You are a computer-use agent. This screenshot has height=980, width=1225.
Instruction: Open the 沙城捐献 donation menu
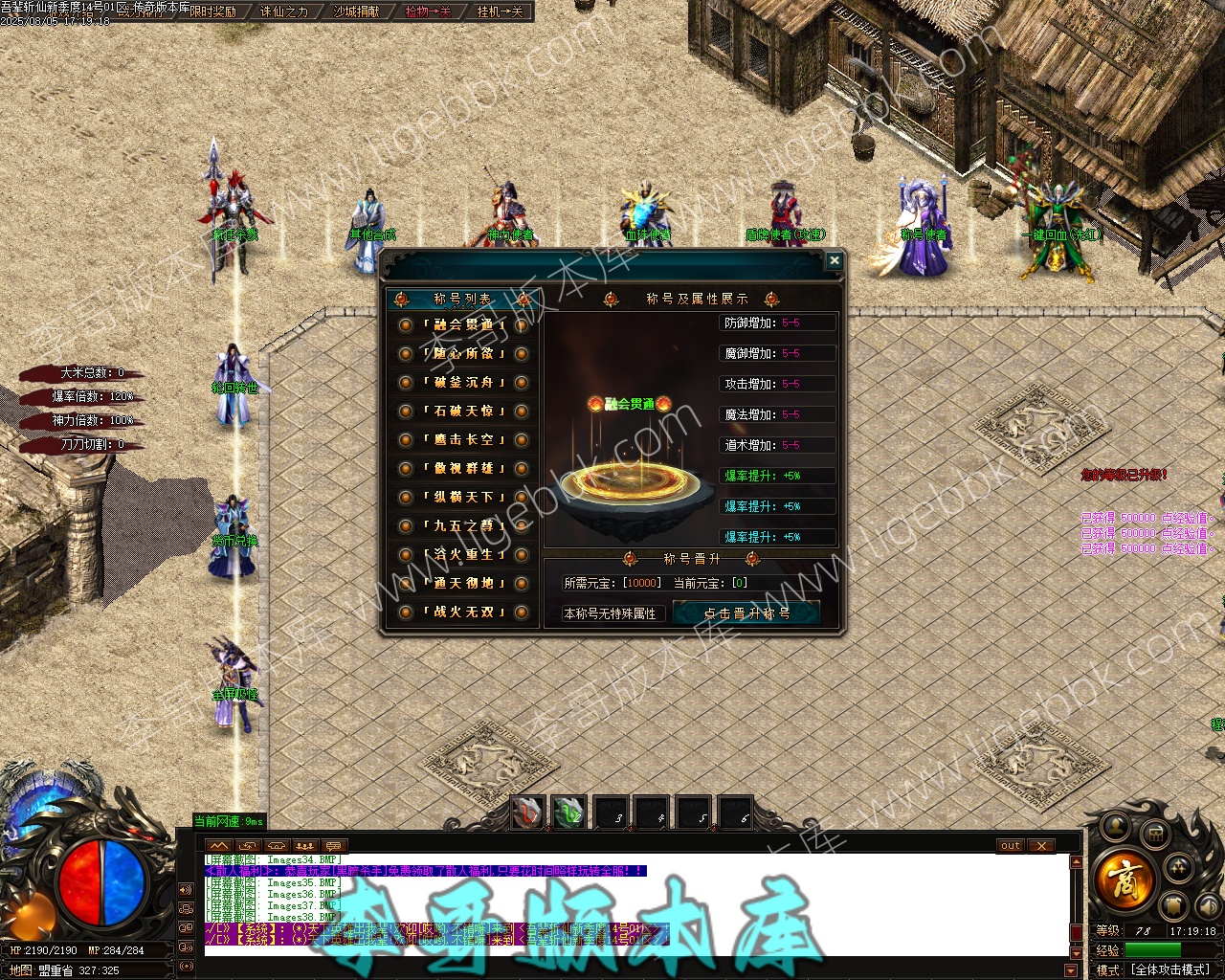[x=356, y=11]
